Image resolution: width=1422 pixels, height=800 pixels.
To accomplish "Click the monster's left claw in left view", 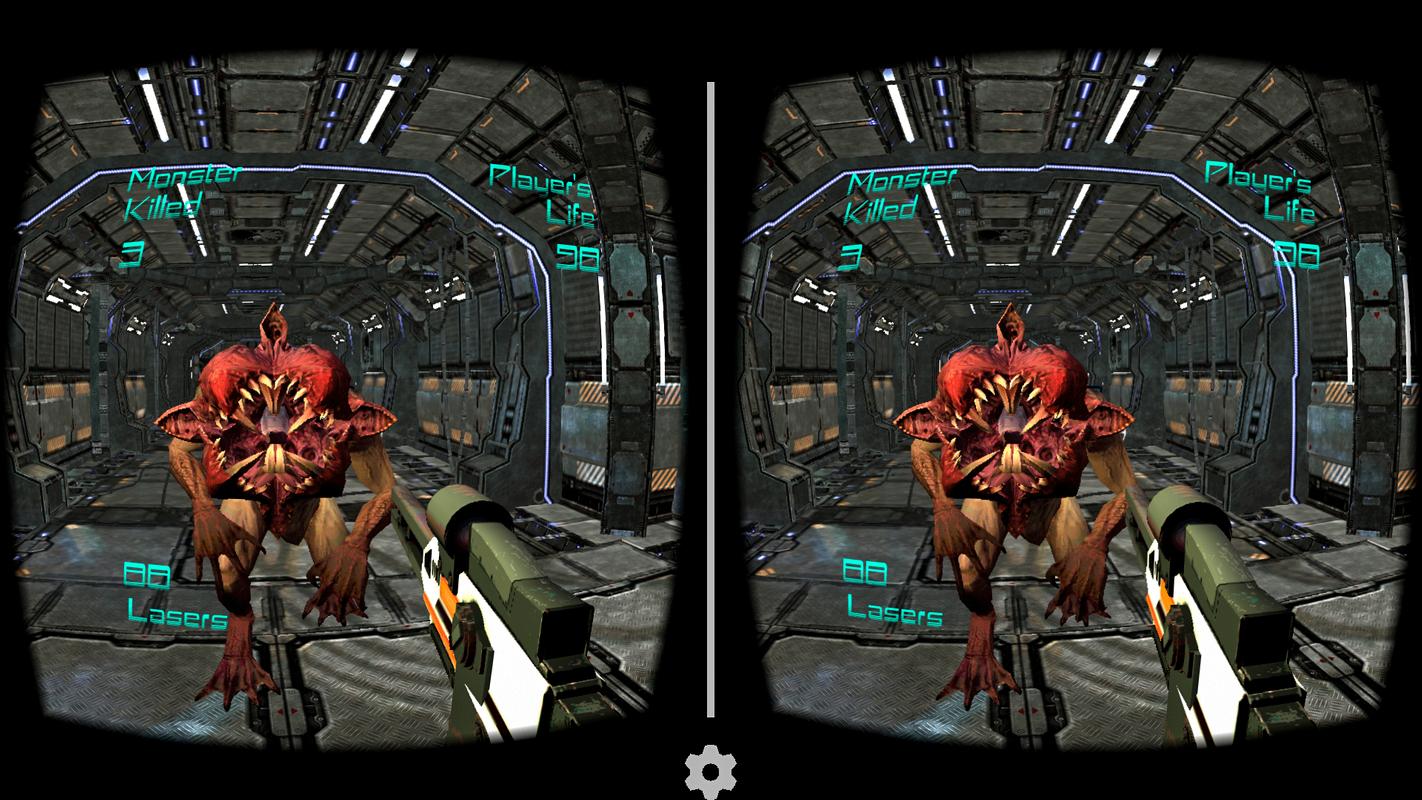I will (x=240, y=680).
